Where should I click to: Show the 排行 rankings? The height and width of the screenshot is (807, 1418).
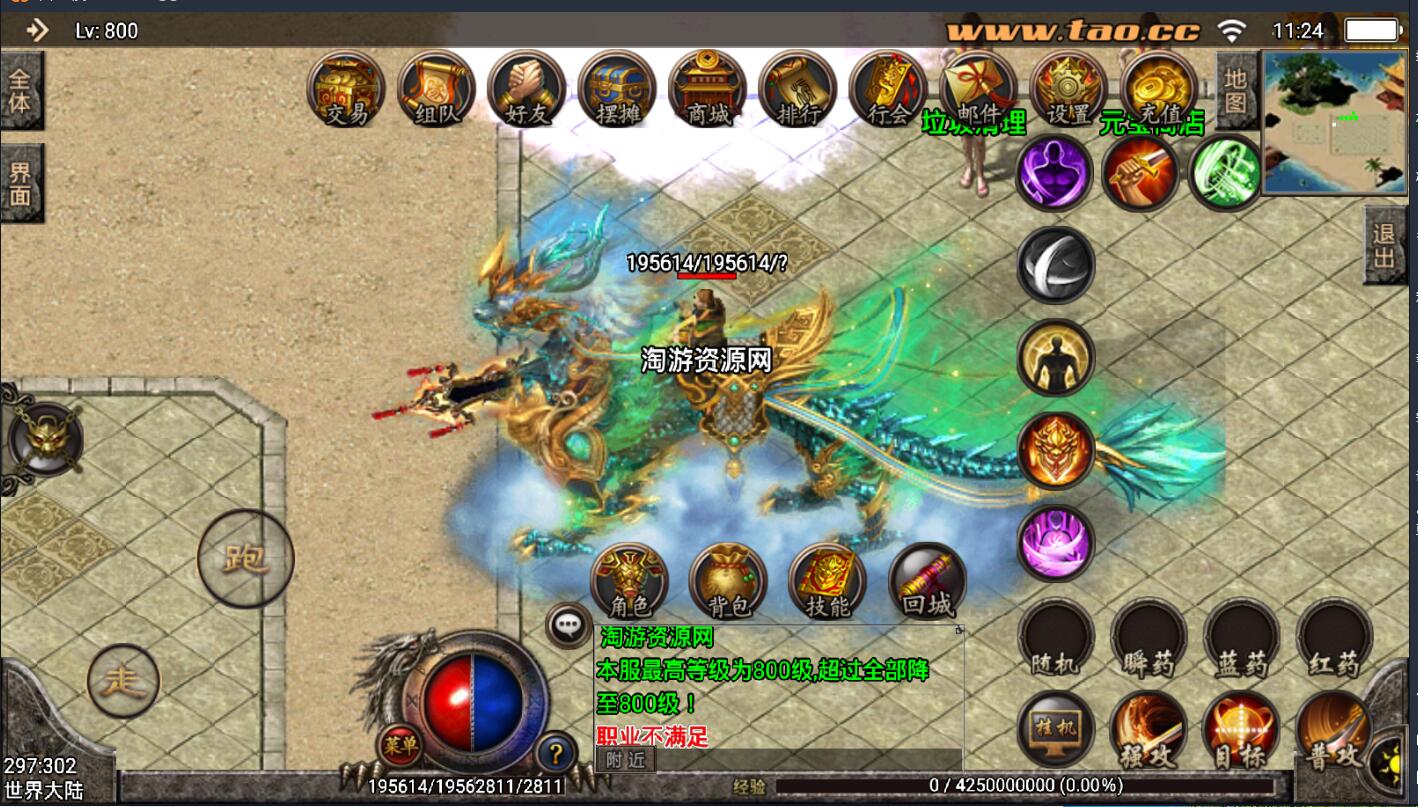797,88
